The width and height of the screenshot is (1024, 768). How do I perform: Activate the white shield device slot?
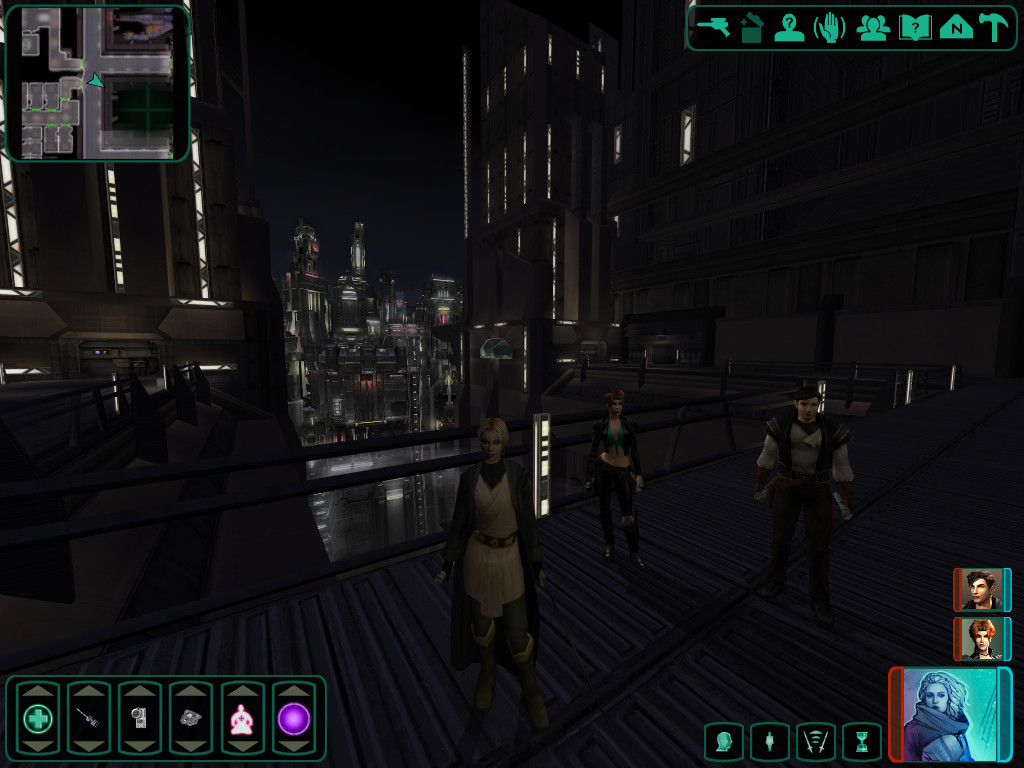140,718
